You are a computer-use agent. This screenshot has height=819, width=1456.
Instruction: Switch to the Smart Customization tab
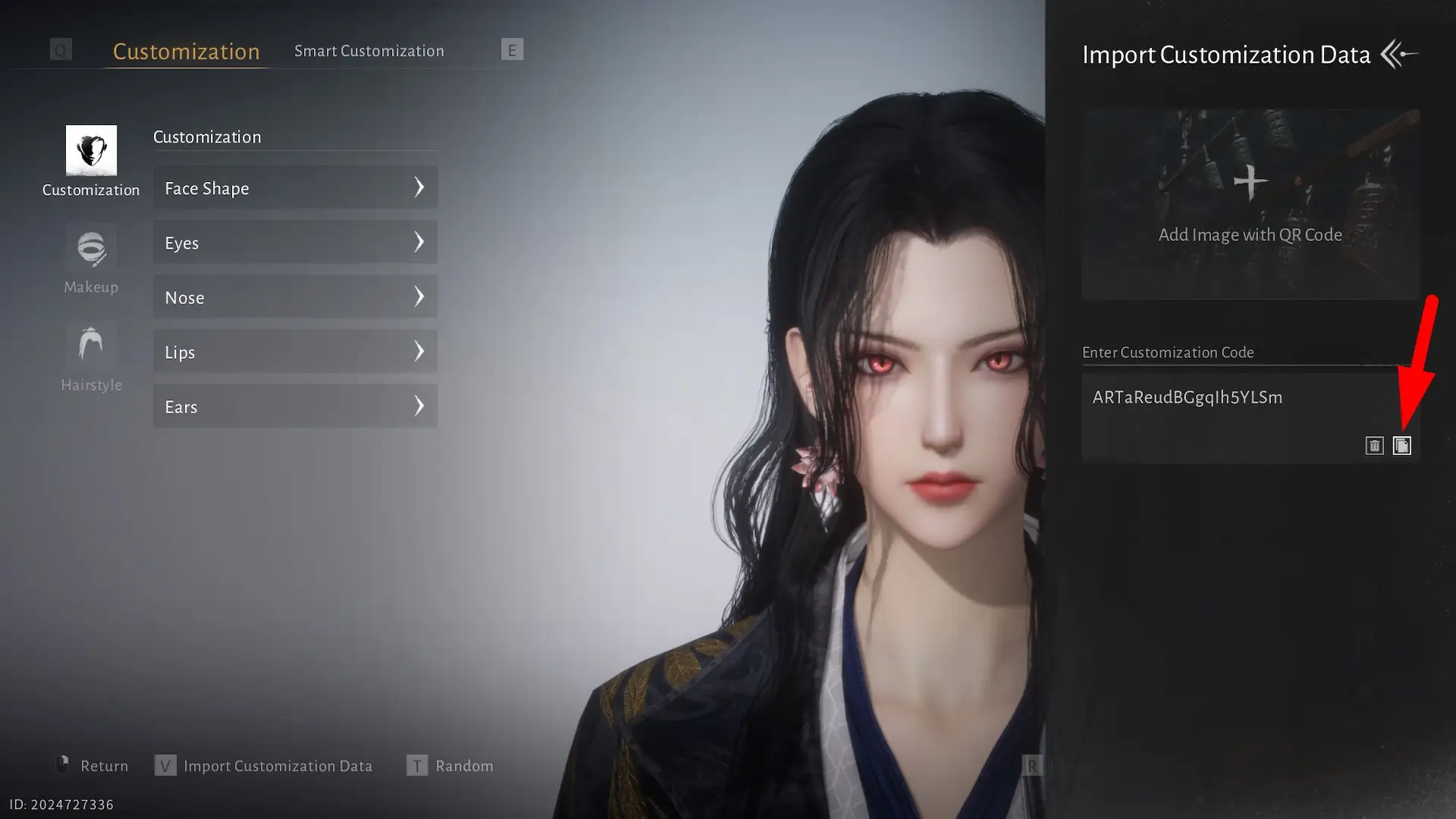pos(369,50)
